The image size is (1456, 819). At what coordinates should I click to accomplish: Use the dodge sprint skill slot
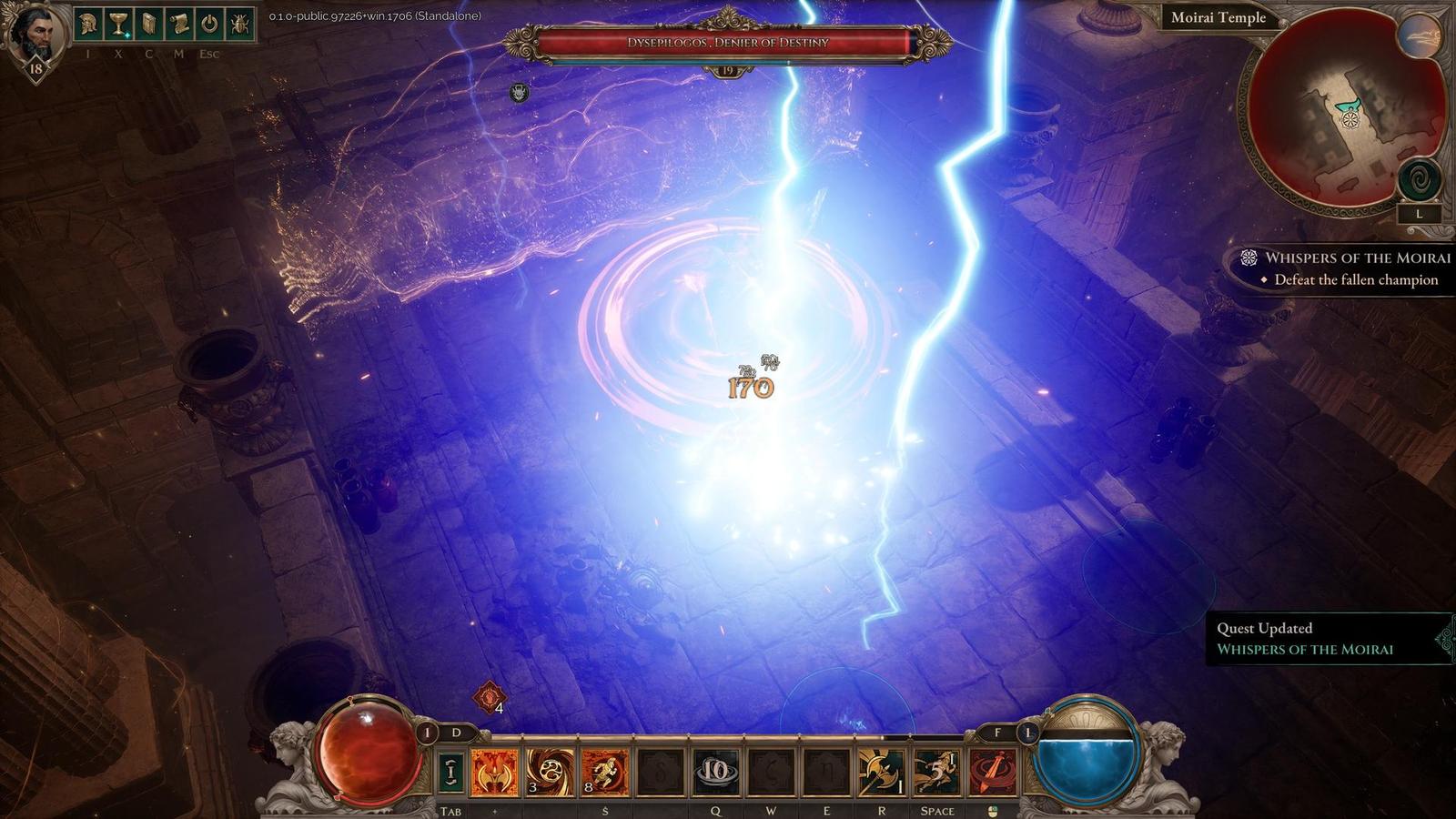pyautogui.click(x=936, y=773)
